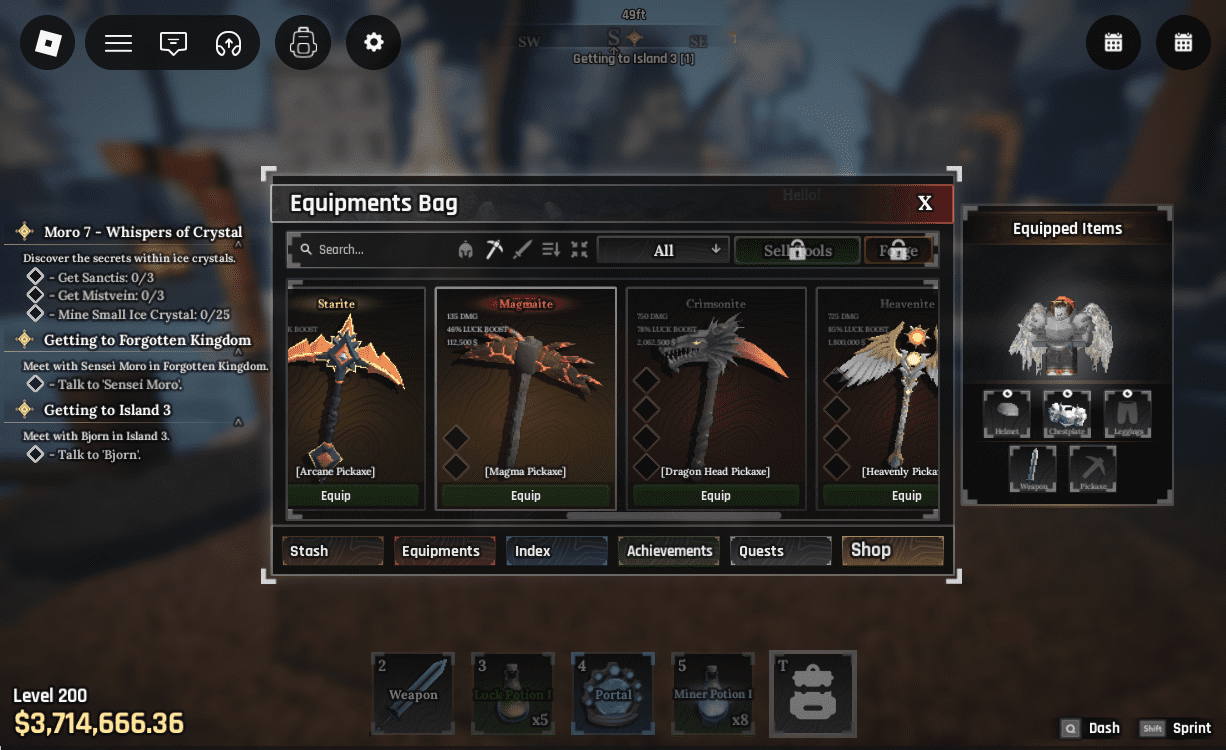Select the Luck Potion hotbar slot

[513, 693]
